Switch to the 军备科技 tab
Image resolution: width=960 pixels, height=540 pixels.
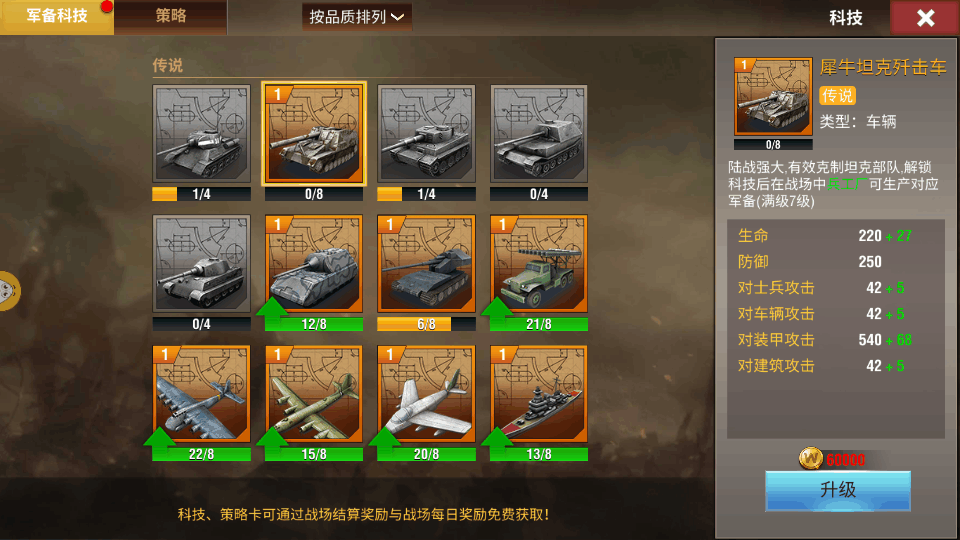(x=56, y=16)
